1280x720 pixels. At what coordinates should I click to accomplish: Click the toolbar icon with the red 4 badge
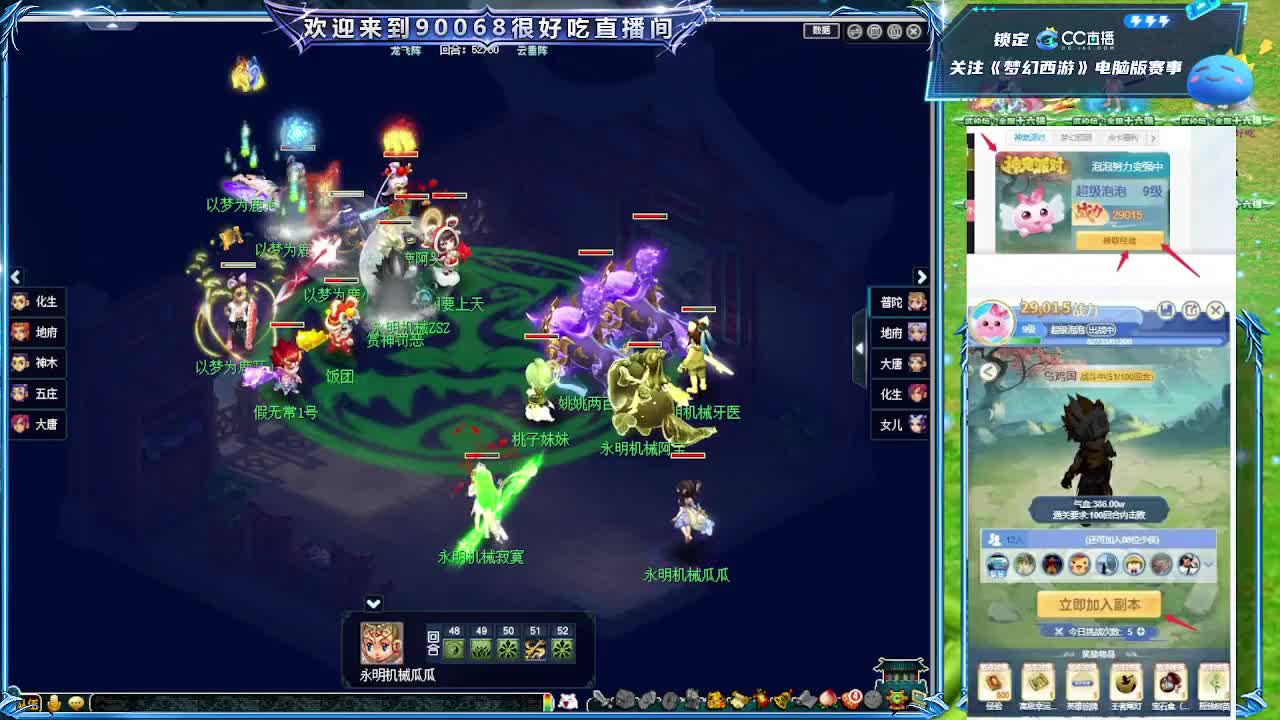coord(854,697)
